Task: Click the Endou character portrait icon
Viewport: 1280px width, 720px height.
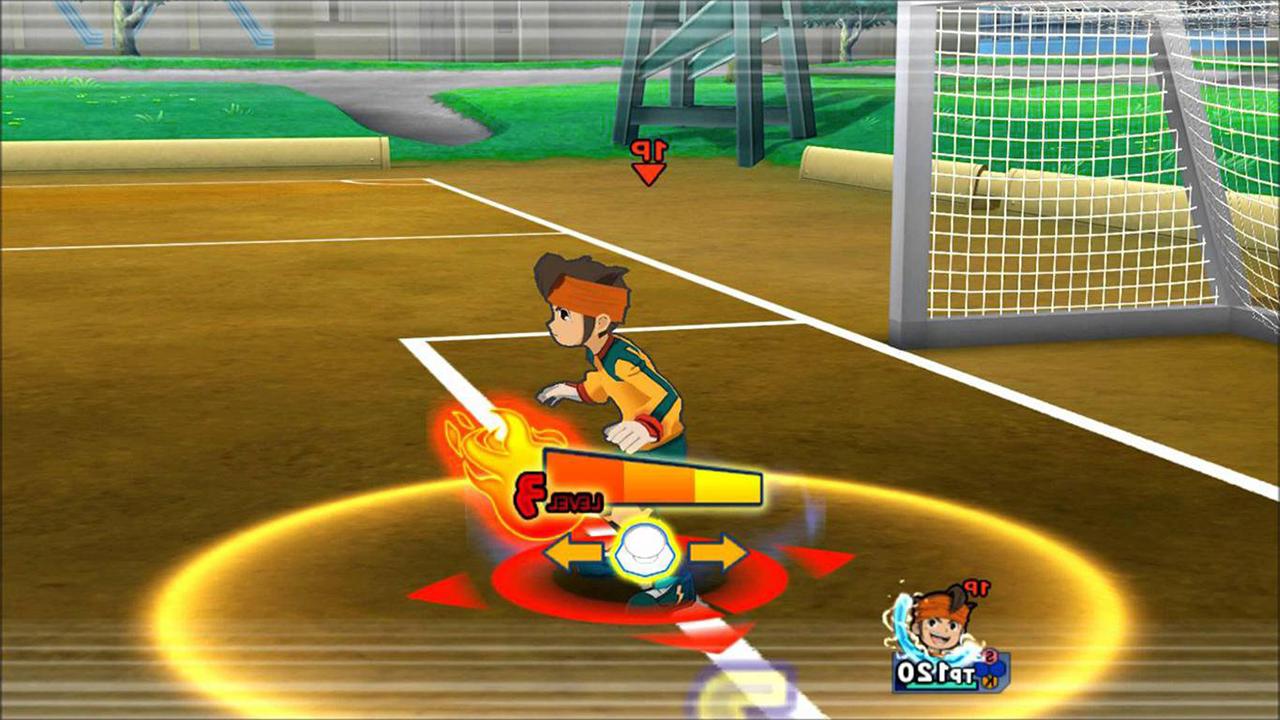Action: (939, 620)
